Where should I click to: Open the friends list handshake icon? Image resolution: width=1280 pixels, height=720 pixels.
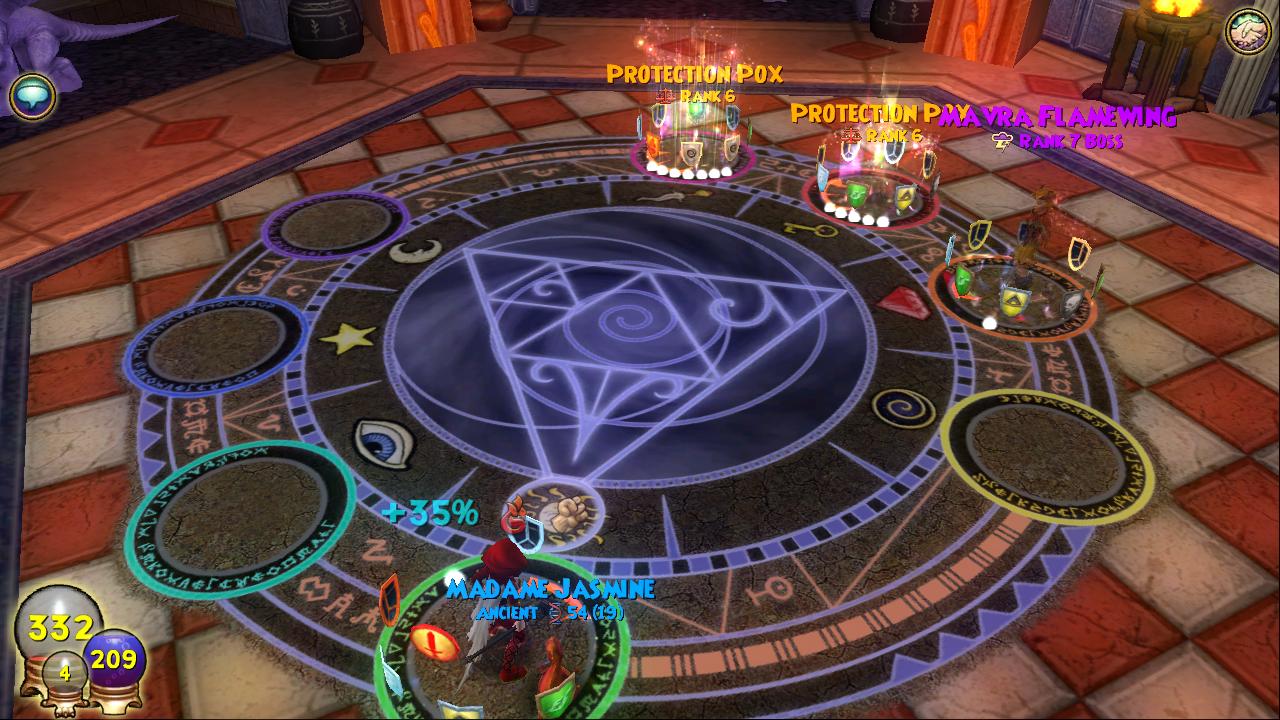coord(1248,32)
